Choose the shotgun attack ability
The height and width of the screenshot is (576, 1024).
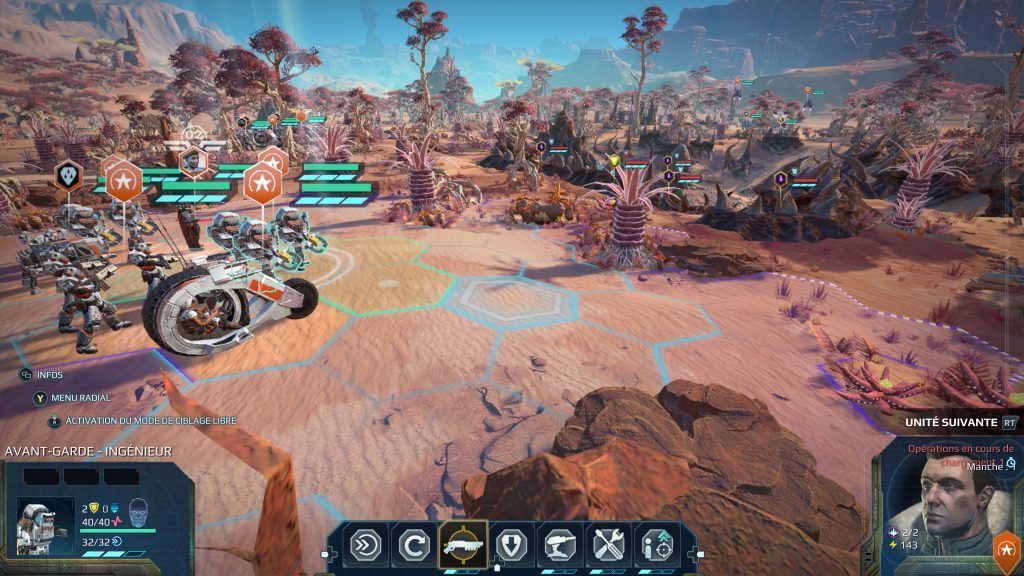click(462, 546)
